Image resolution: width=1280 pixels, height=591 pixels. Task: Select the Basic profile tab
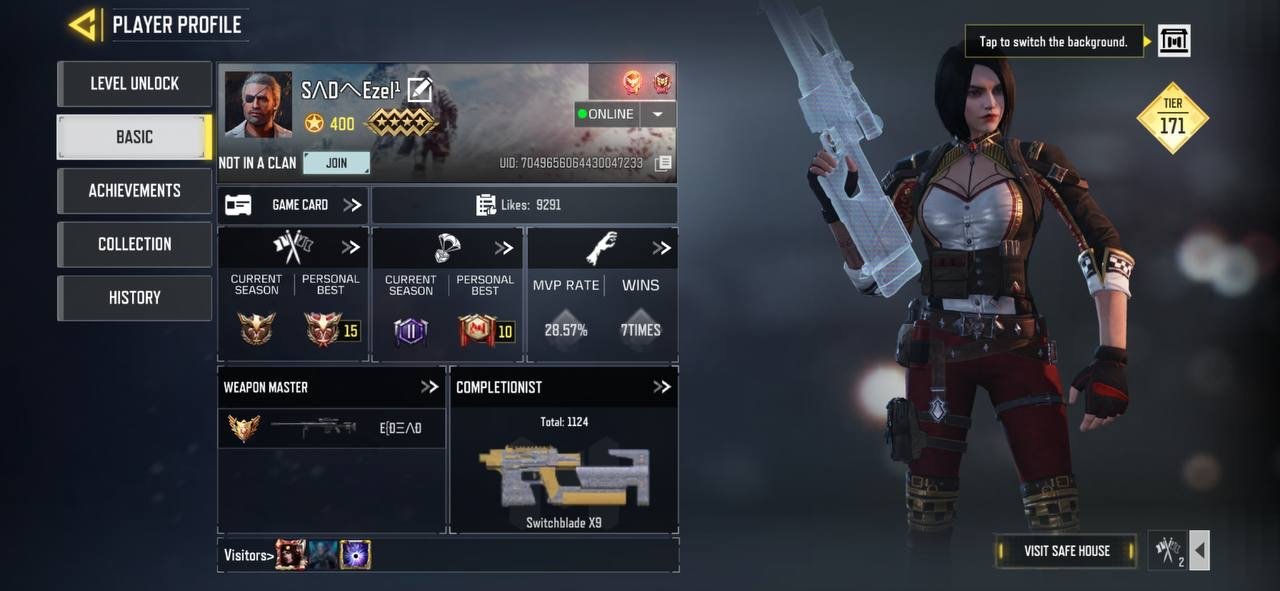click(x=134, y=137)
